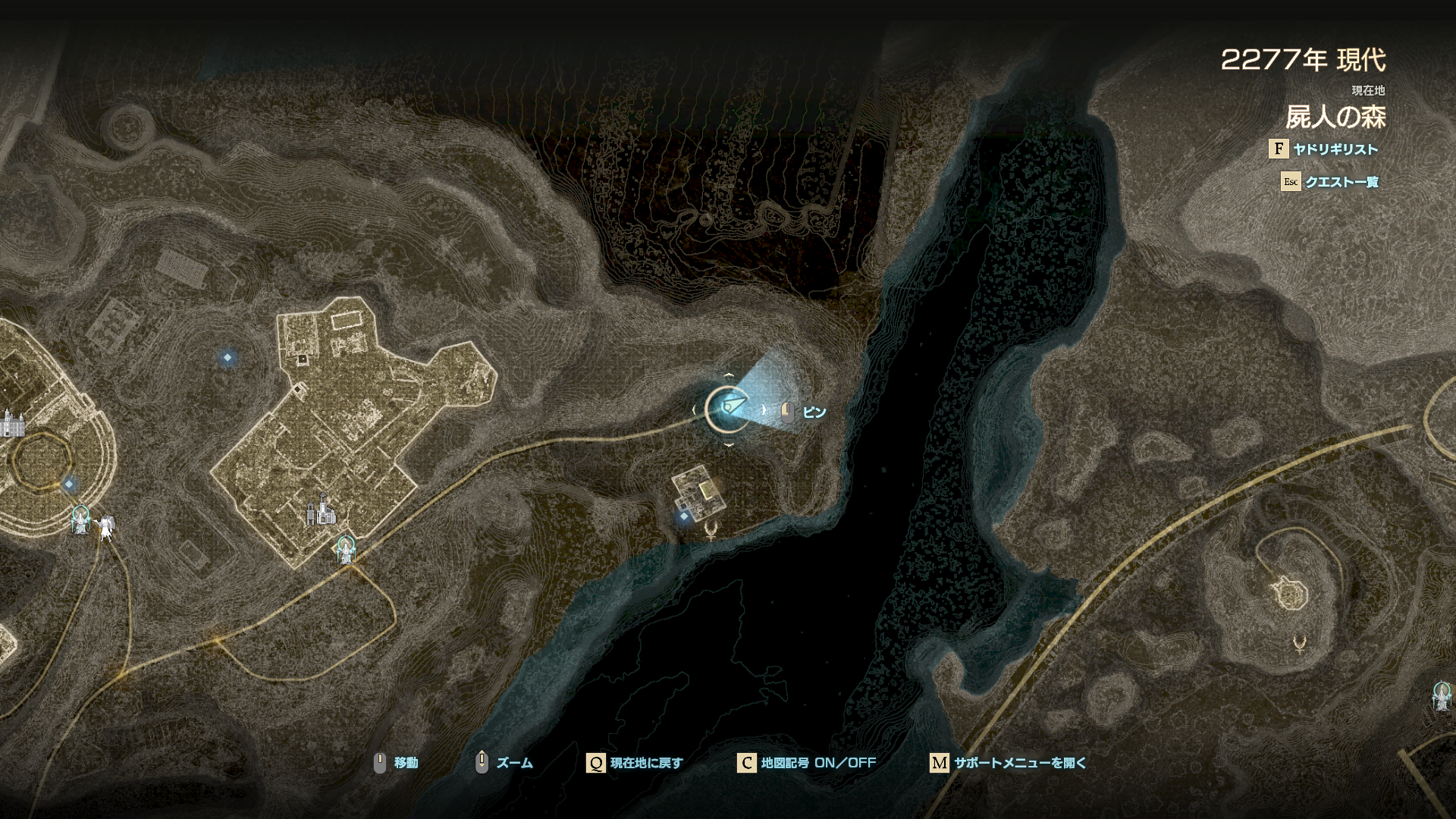Click the blue diamond marker northwest of the walled town
This screenshot has width=1456, height=819.
(x=227, y=357)
